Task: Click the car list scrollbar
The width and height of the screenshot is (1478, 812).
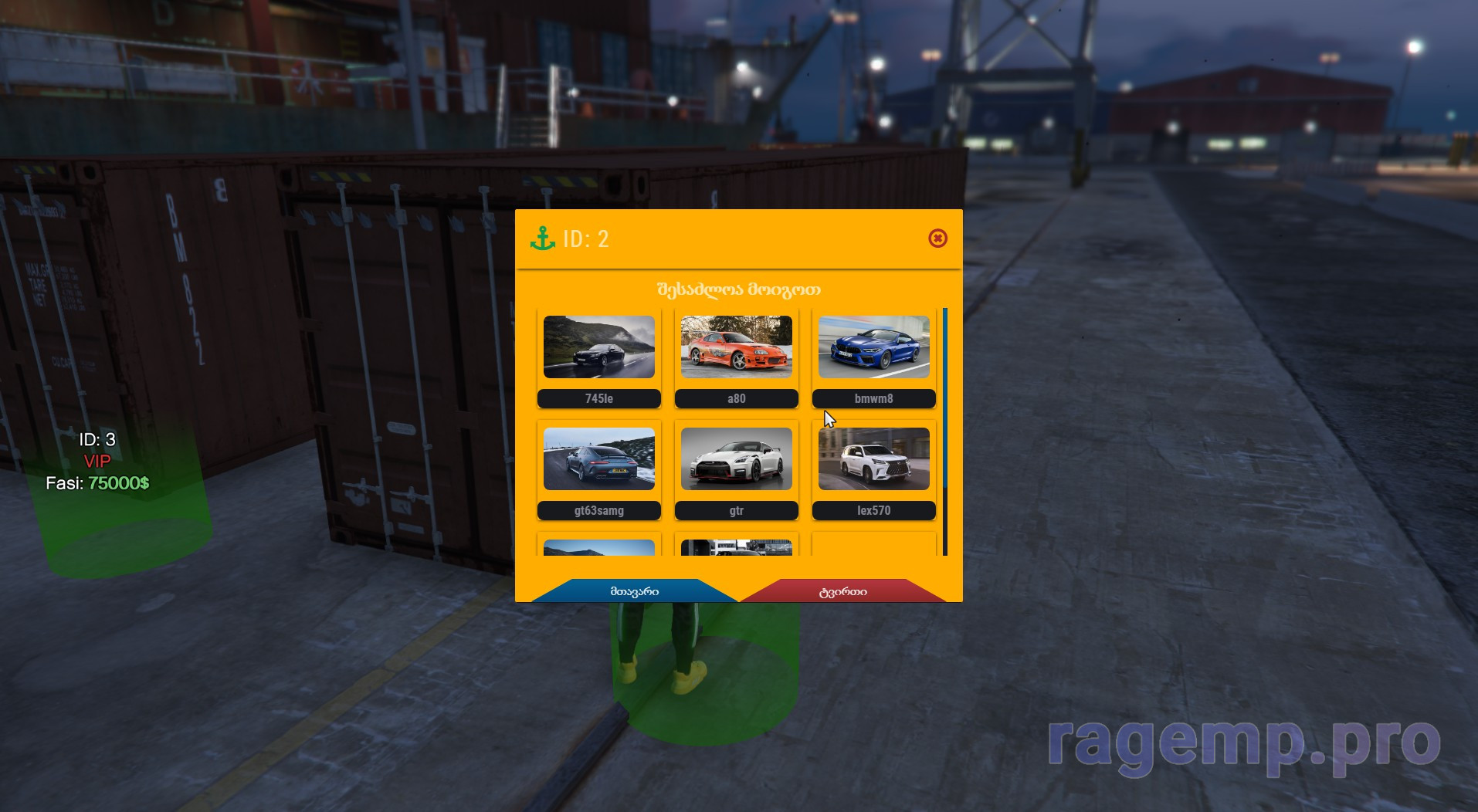Action: coord(945,401)
